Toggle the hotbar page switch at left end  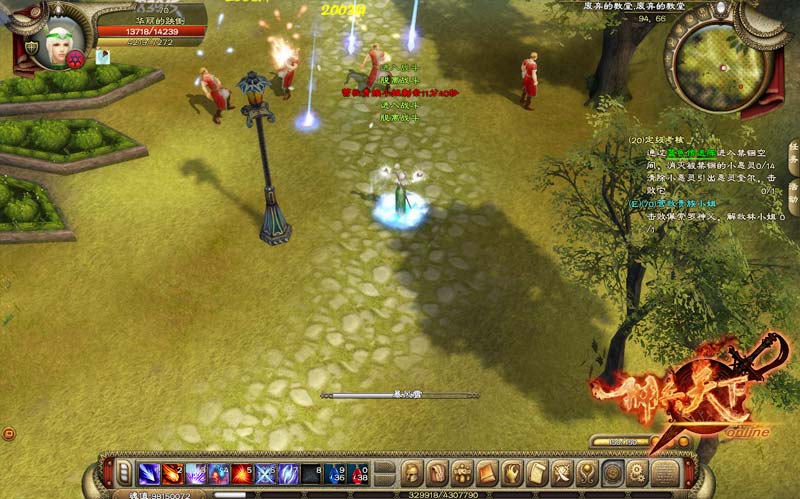(x=124, y=473)
